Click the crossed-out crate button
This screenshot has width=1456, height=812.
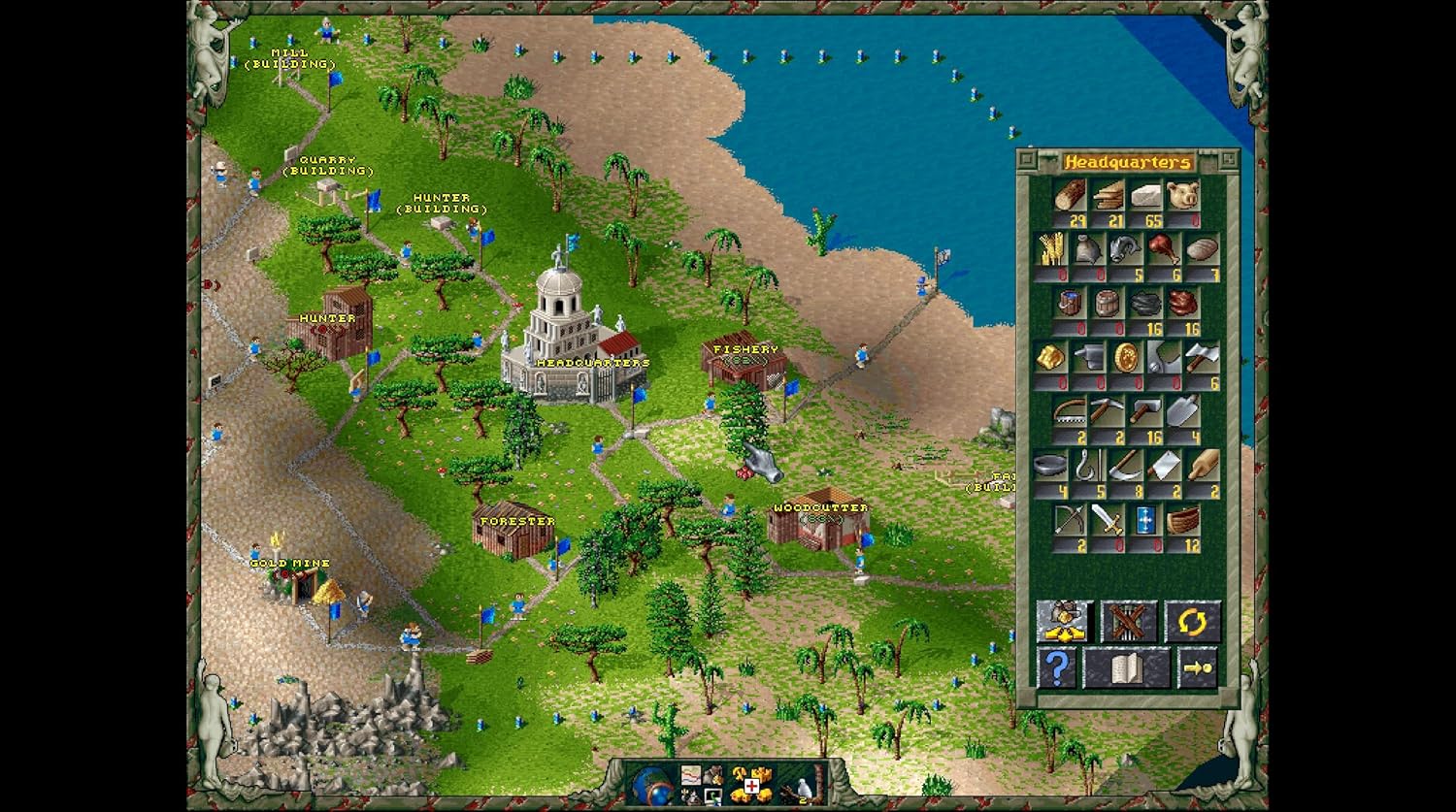1128,622
